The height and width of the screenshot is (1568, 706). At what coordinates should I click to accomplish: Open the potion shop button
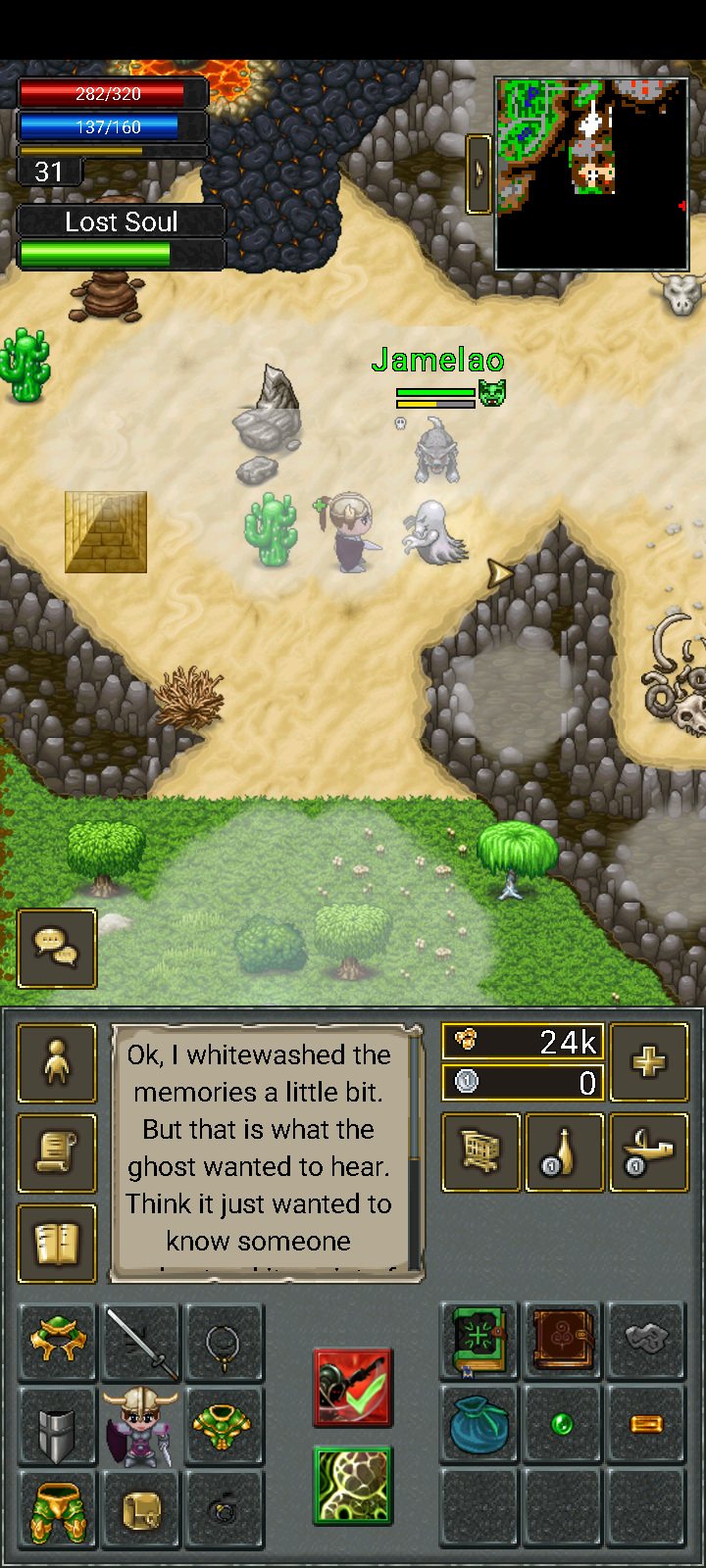565,1152
